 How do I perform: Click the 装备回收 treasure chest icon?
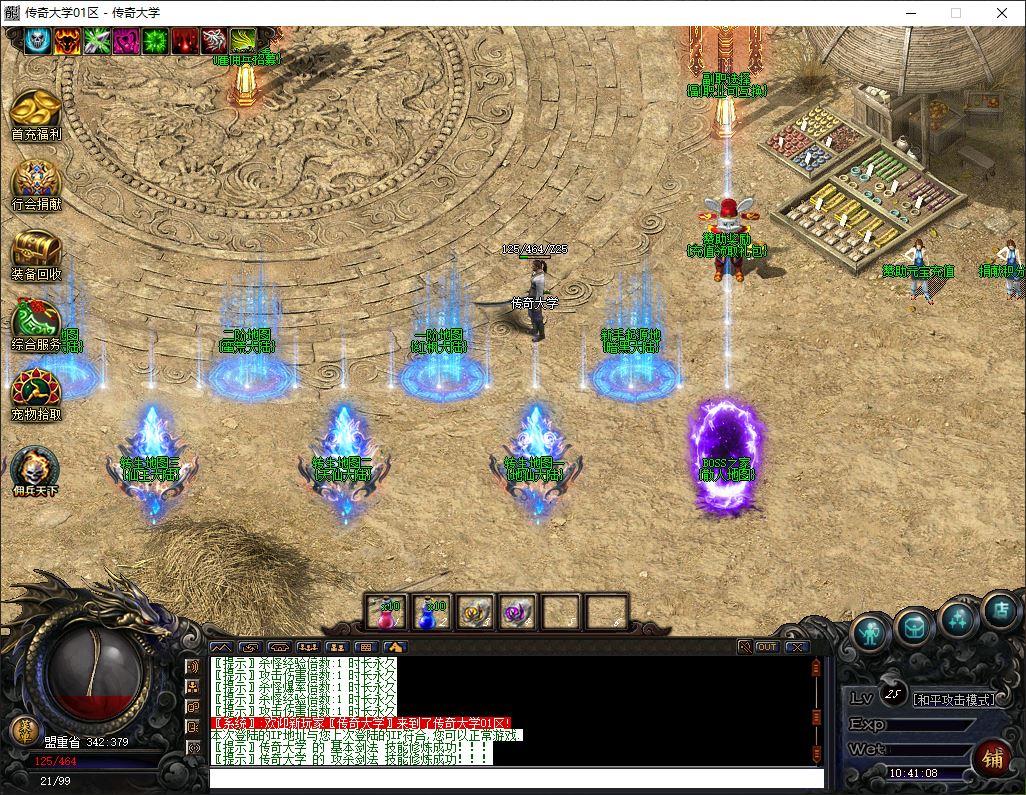[x=36, y=251]
